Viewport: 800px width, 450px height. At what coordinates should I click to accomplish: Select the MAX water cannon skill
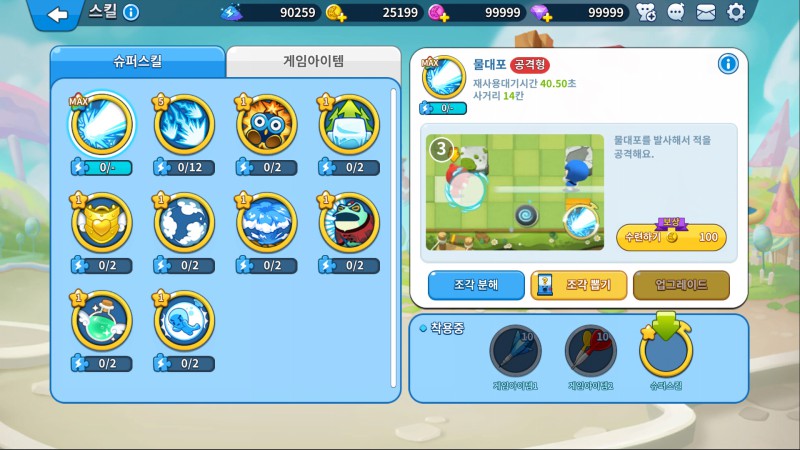pos(100,123)
